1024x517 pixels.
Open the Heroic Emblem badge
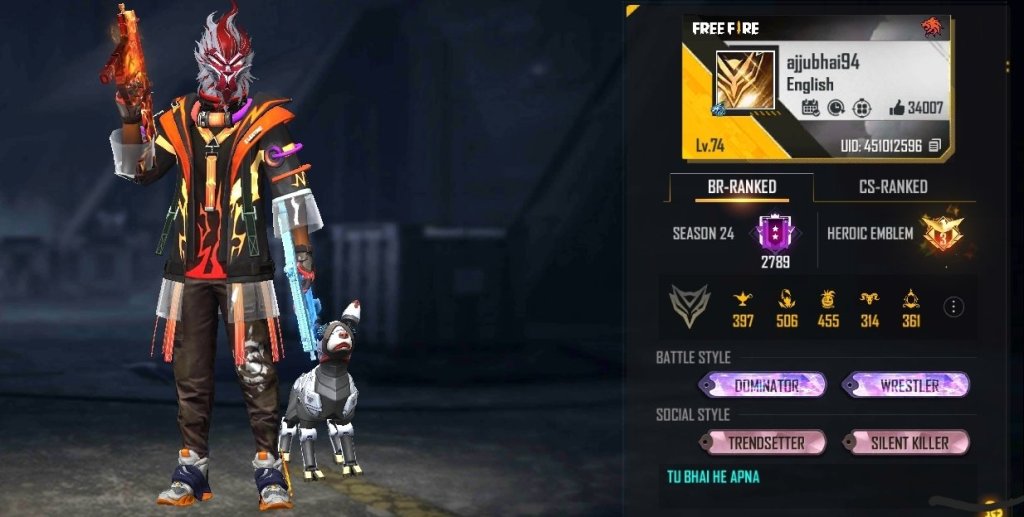pyautogui.click(x=940, y=232)
